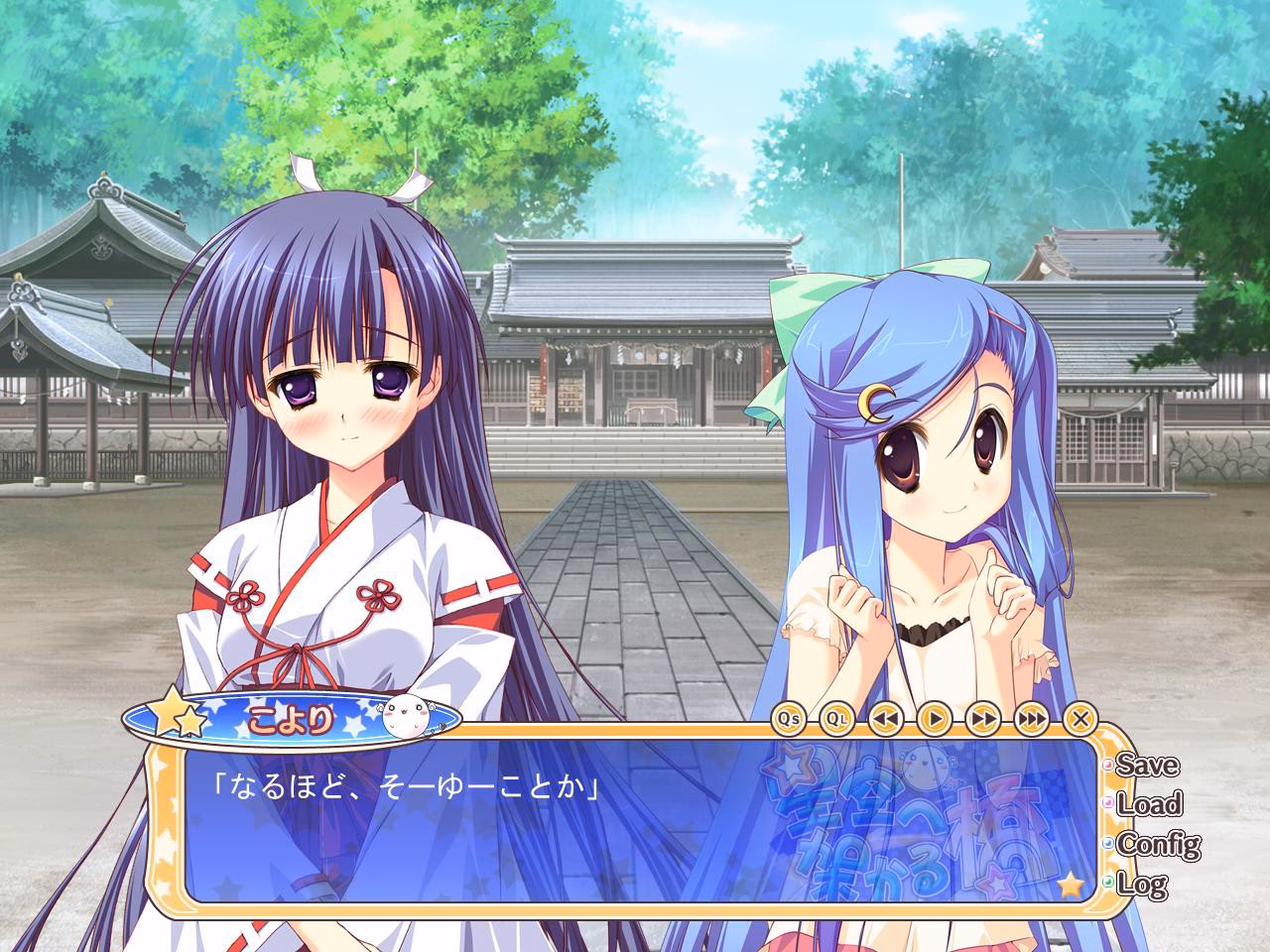
Task: Click the small star near the Log option
Action: [x=1069, y=886]
